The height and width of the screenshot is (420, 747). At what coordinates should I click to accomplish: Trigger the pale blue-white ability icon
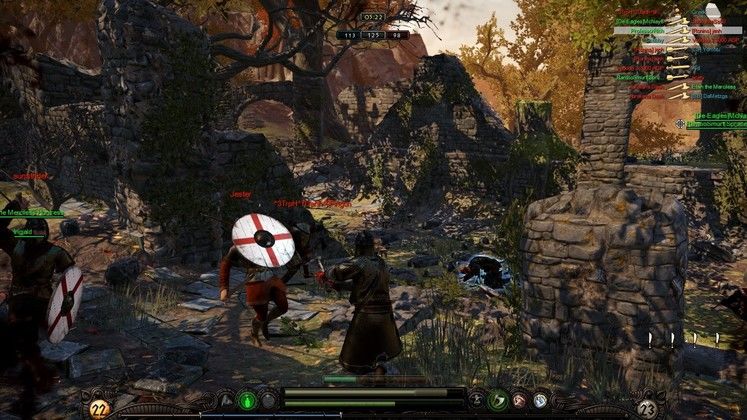tap(540, 400)
